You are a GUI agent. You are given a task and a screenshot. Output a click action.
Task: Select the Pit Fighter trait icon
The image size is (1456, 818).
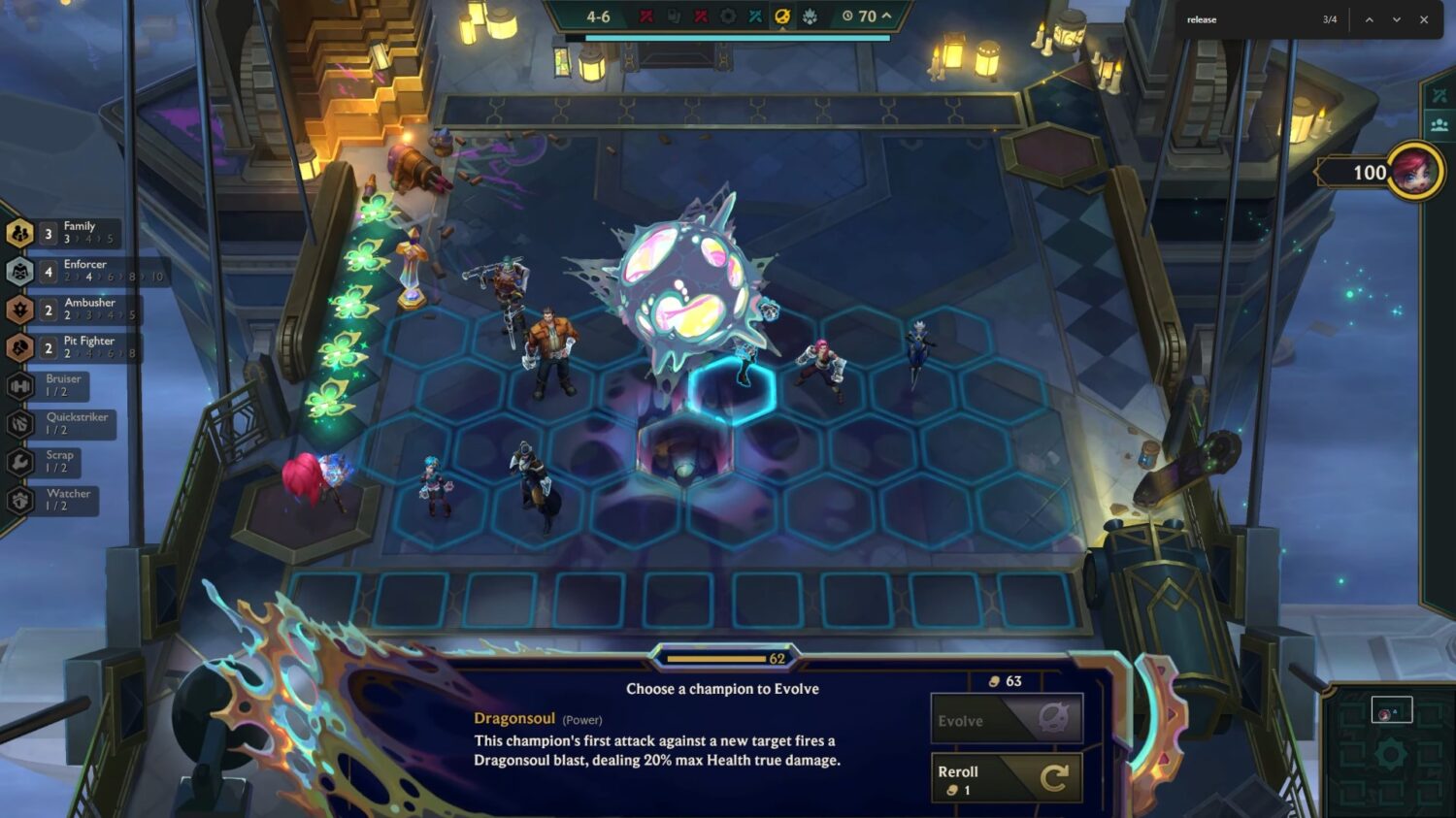(x=21, y=348)
